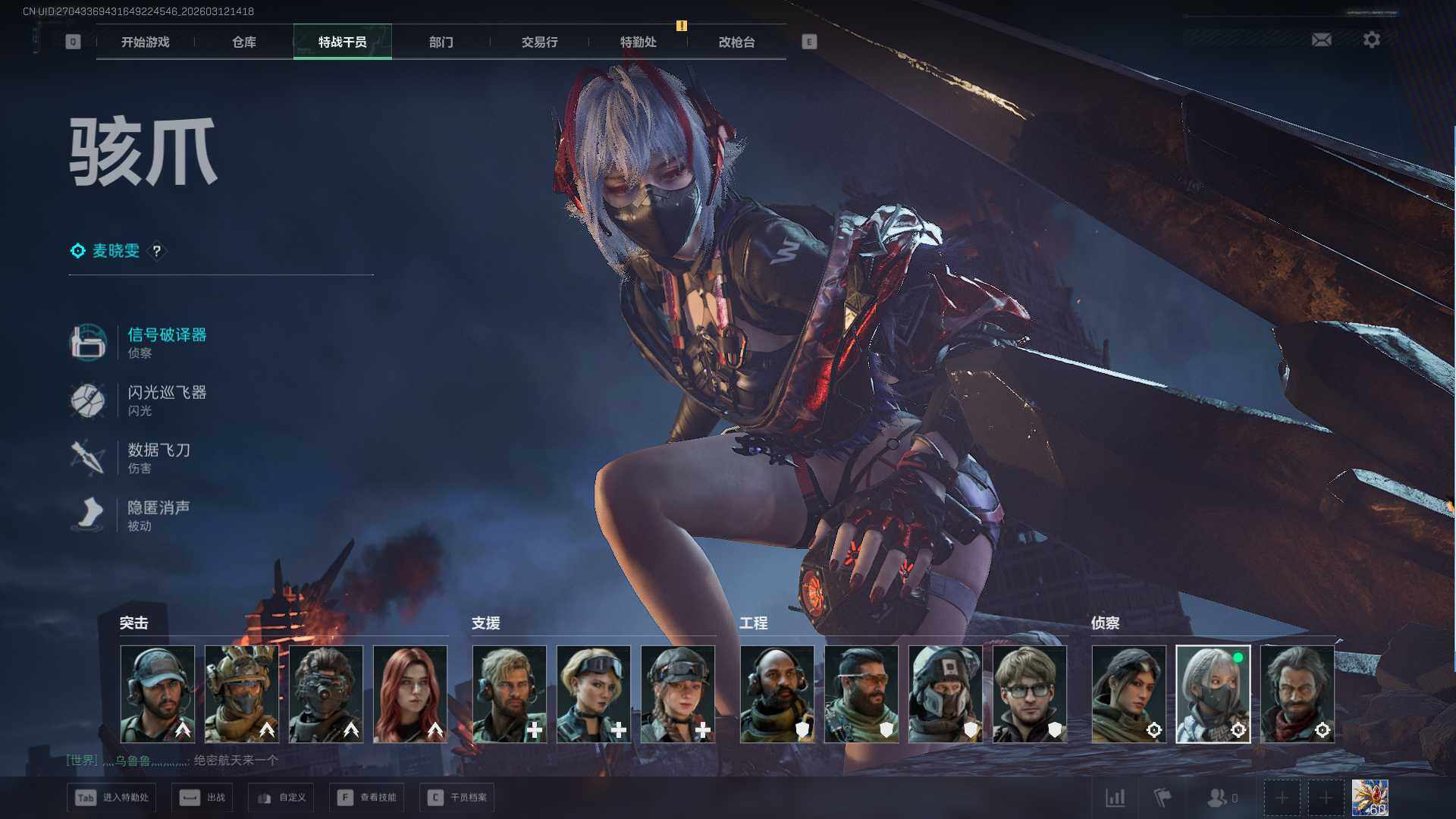Screen dimensions: 1456x819
Task: Switch to the 开始游戏 tab
Action: (x=145, y=42)
